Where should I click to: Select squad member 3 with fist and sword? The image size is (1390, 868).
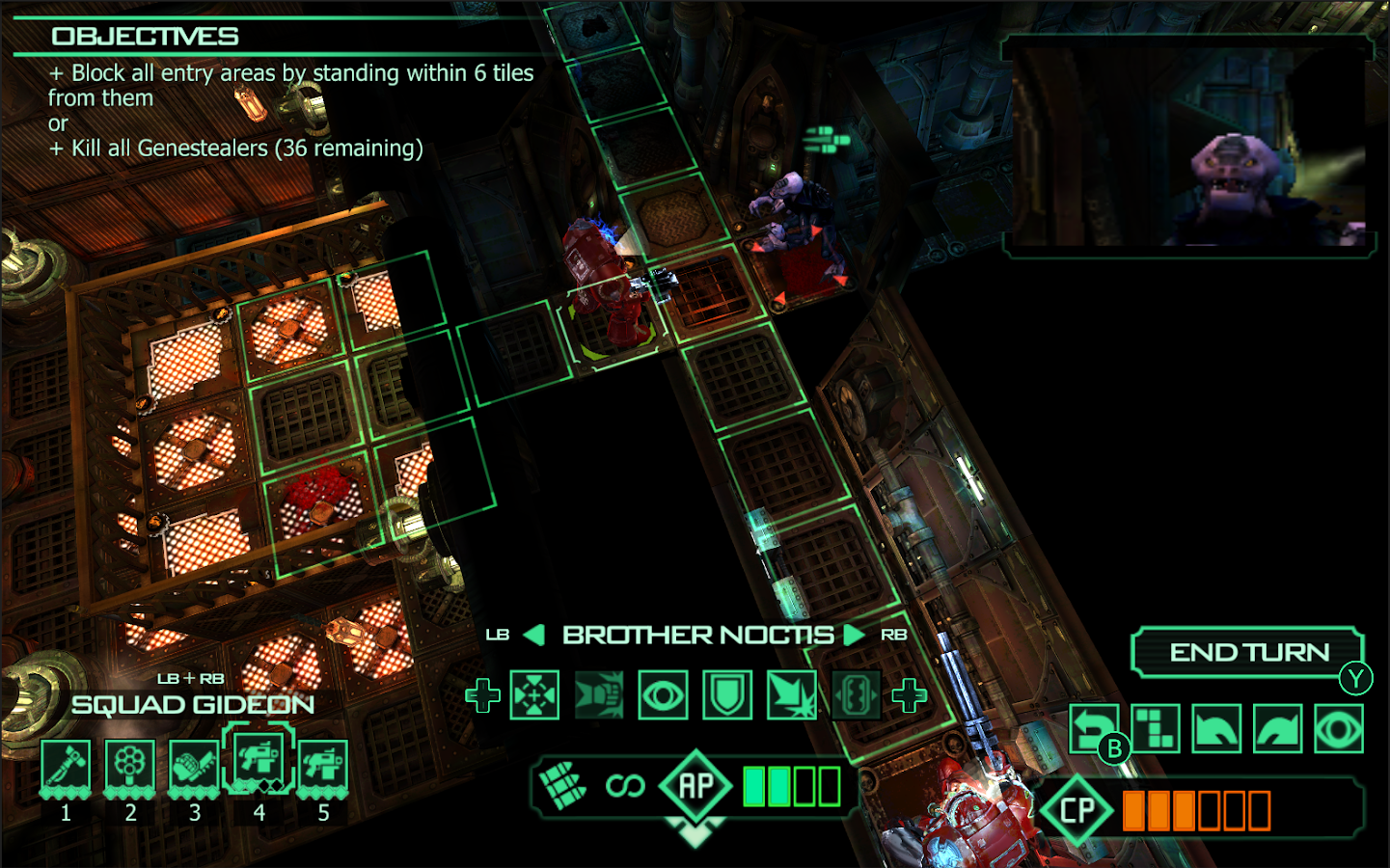tap(194, 766)
